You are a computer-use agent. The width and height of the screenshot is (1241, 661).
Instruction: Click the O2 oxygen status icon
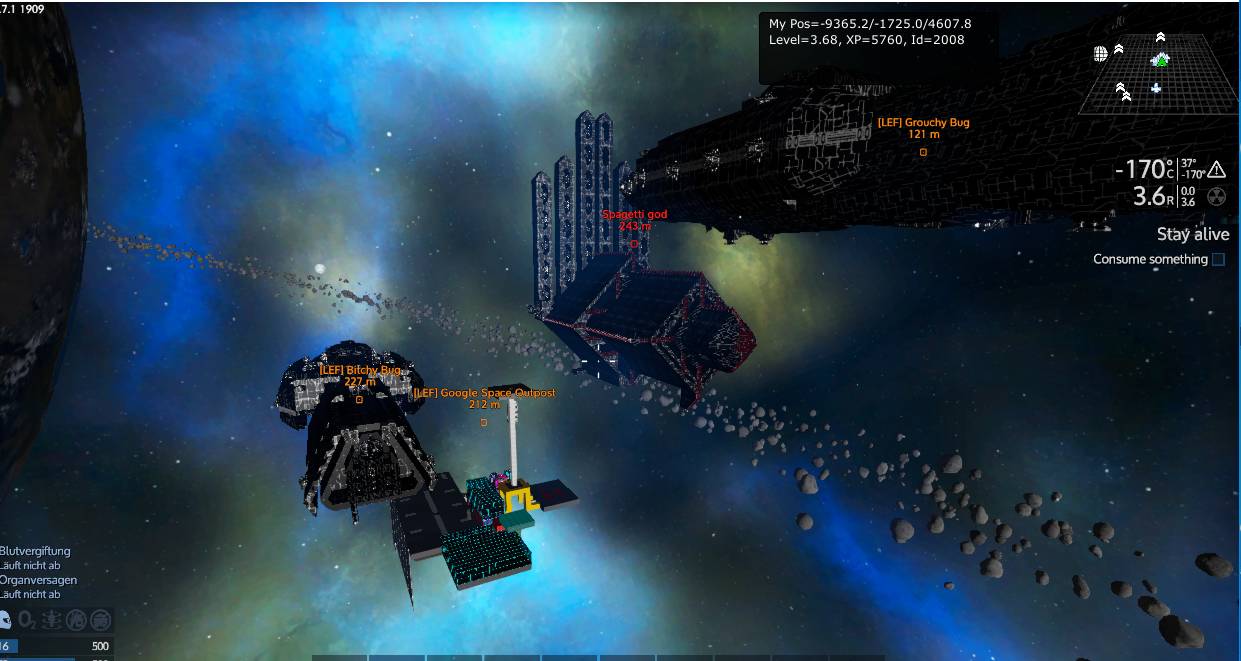tap(27, 620)
